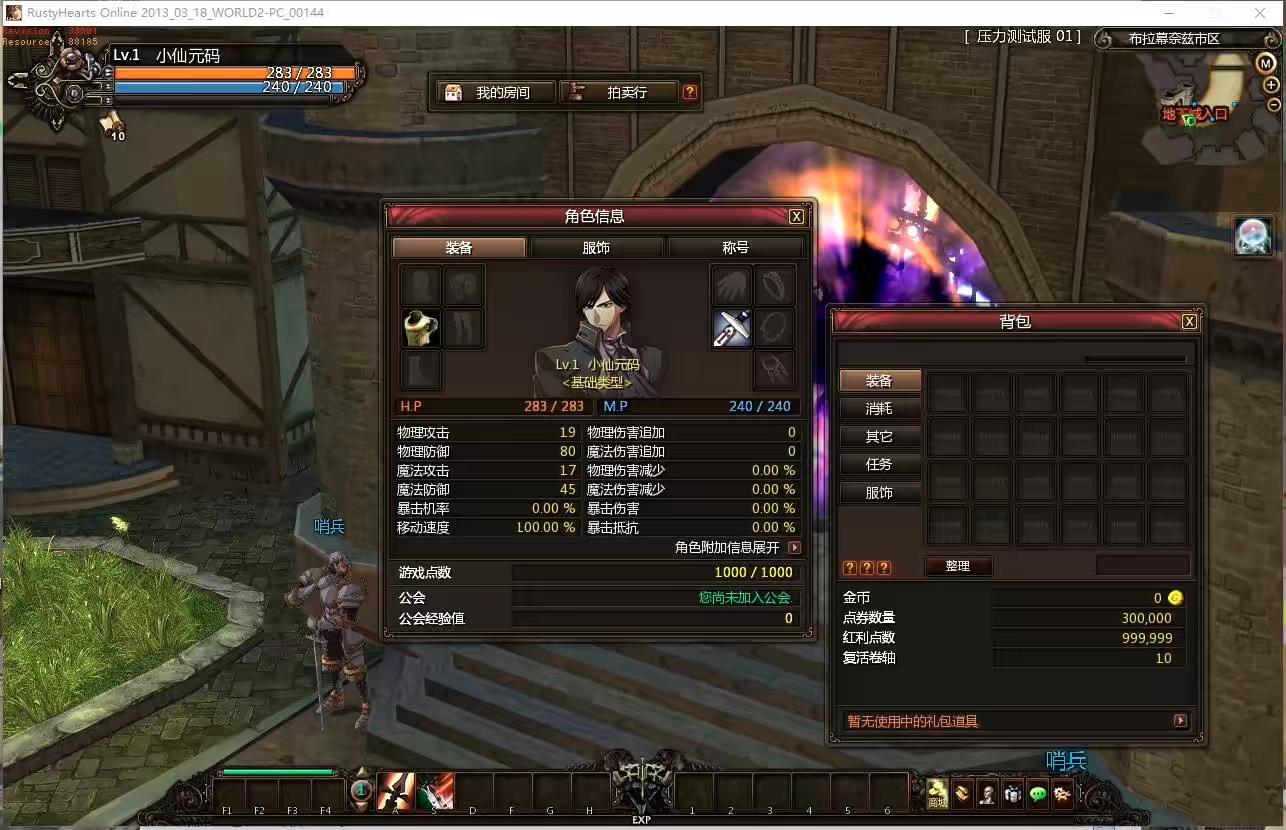Click the skill icon assigned to the A key
Screen dimensions: 1286x830
(394, 791)
